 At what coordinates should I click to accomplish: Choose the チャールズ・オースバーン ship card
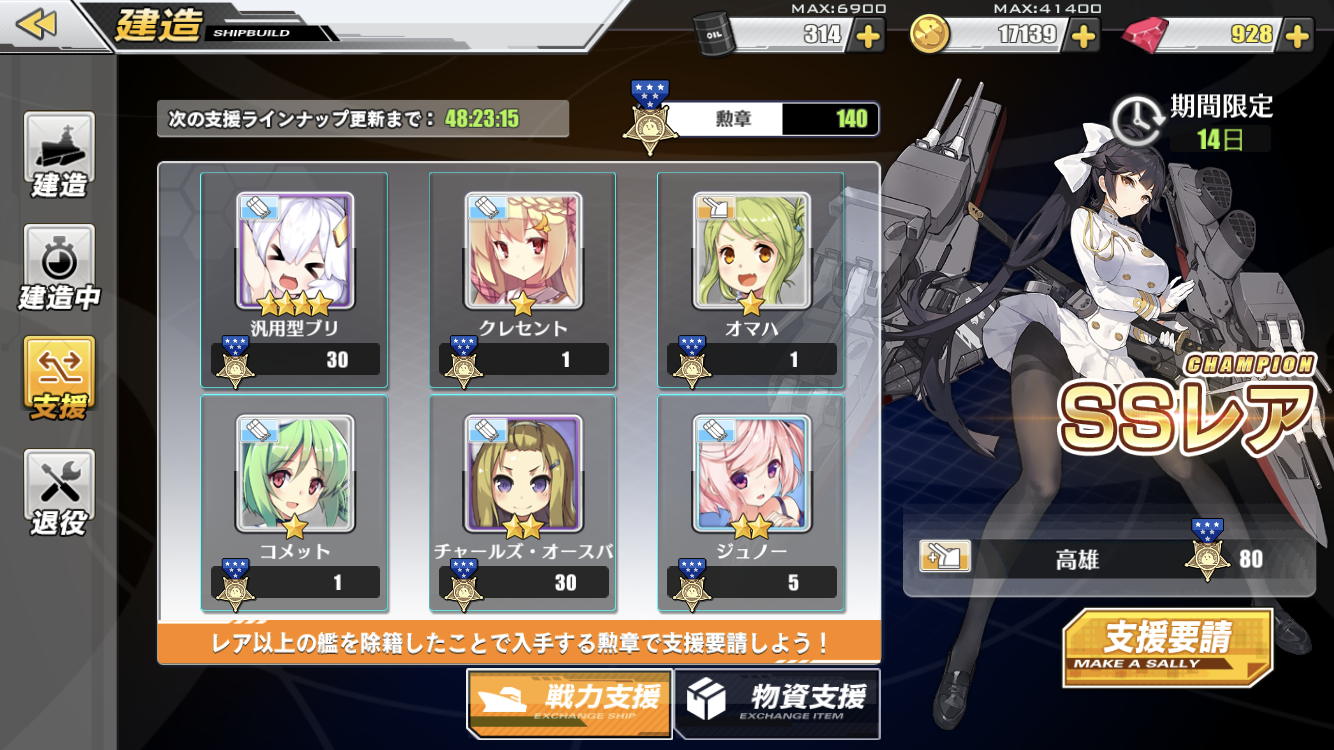pyautogui.click(x=523, y=502)
